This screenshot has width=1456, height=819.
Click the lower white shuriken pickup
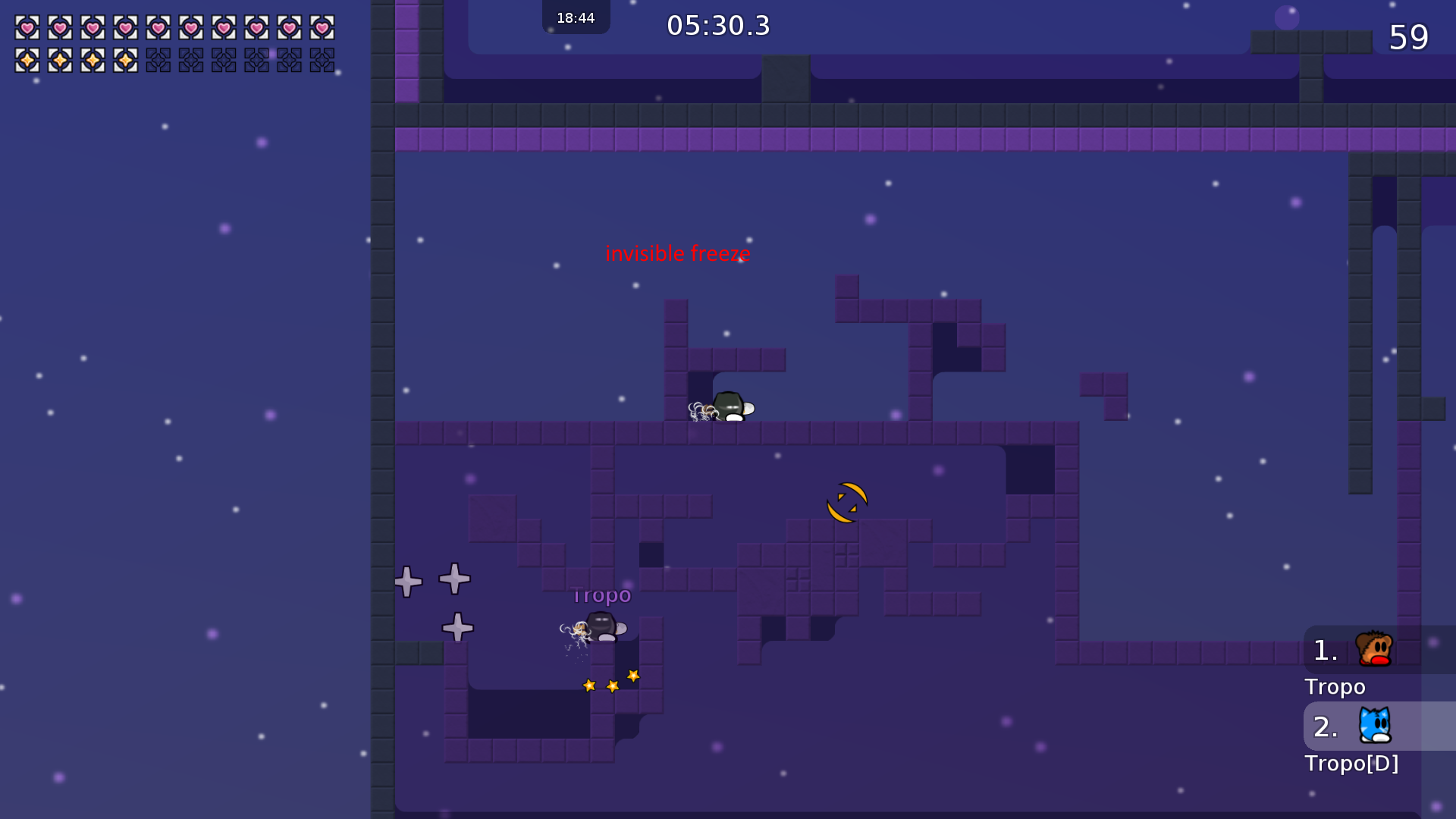pos(457,627)
